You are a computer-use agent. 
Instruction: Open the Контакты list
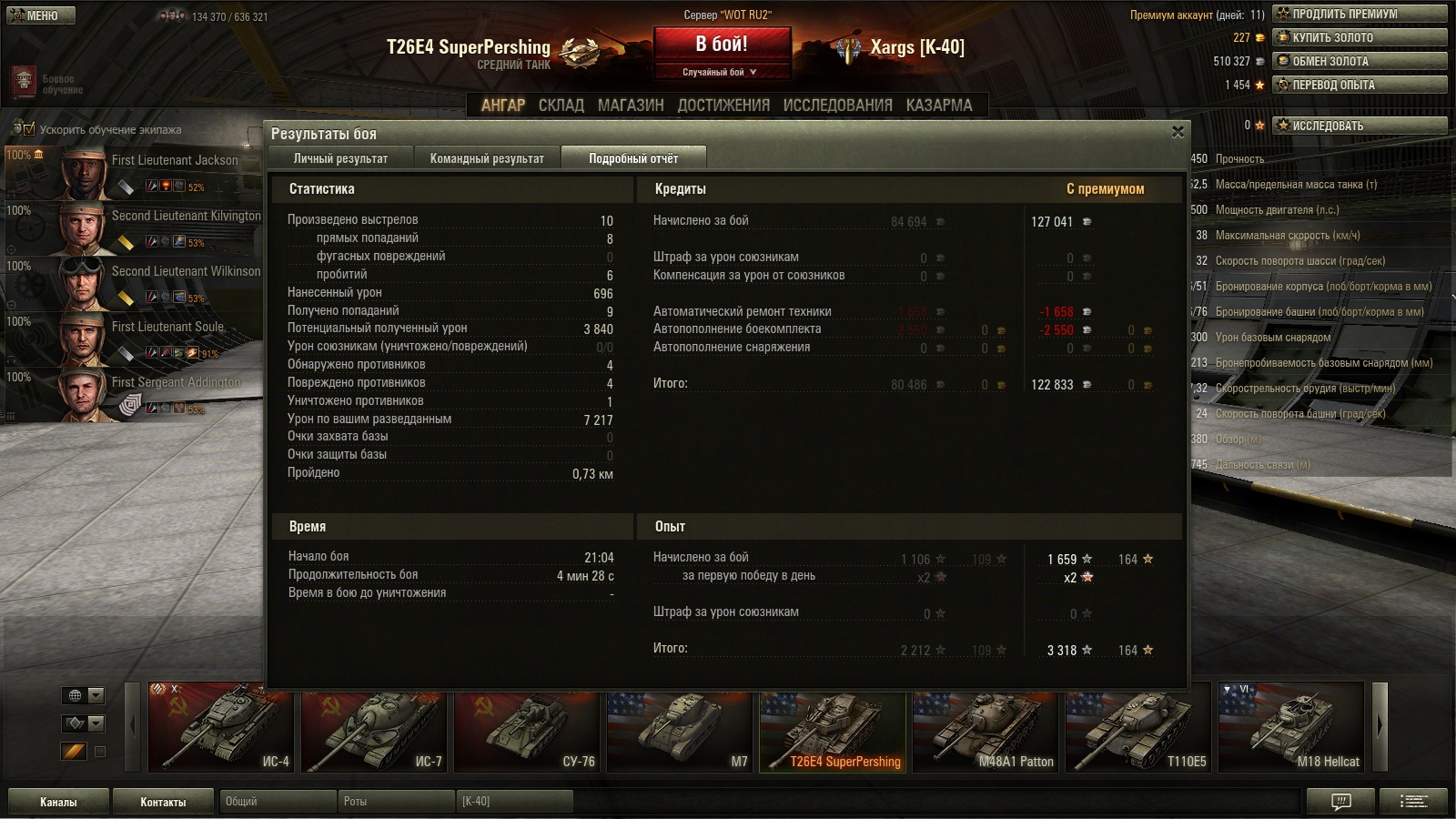coord(163,802)
